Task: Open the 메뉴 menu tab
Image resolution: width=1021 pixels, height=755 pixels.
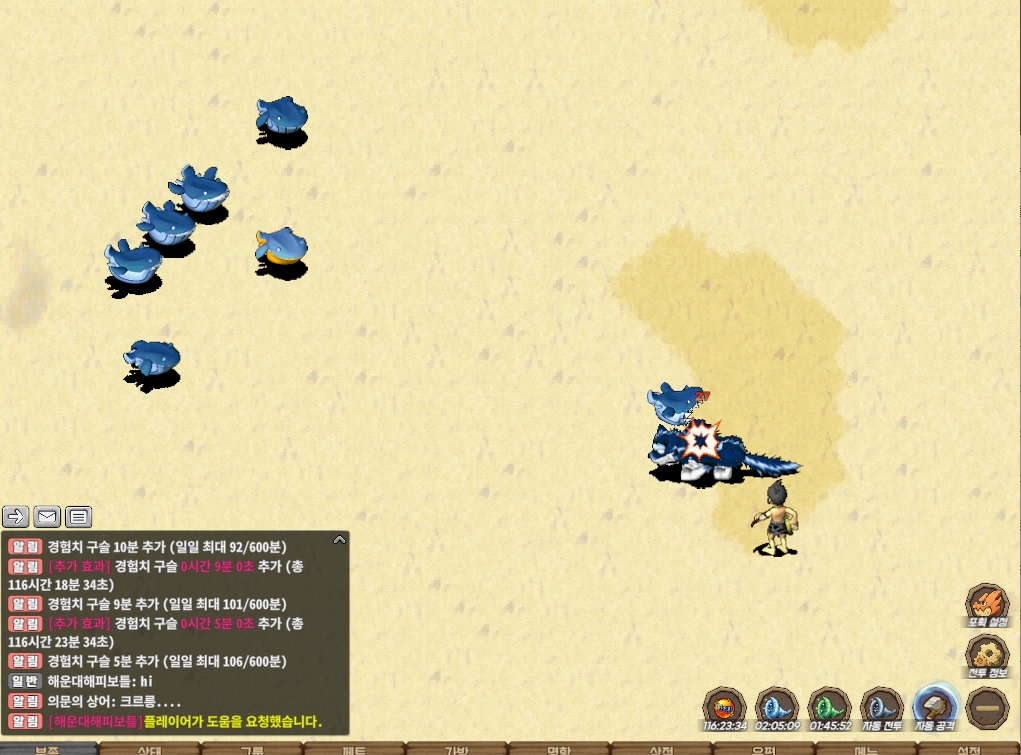Action: (866, 749)
